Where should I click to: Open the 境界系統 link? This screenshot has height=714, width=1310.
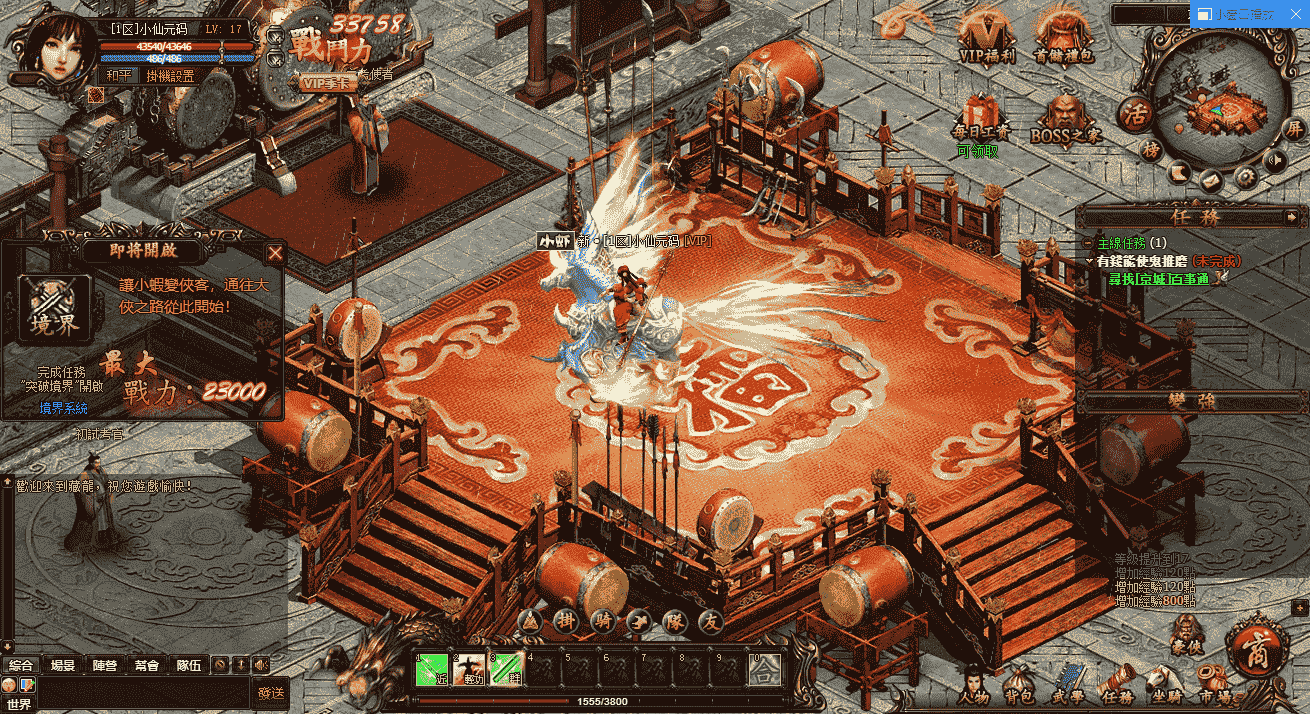64,408
